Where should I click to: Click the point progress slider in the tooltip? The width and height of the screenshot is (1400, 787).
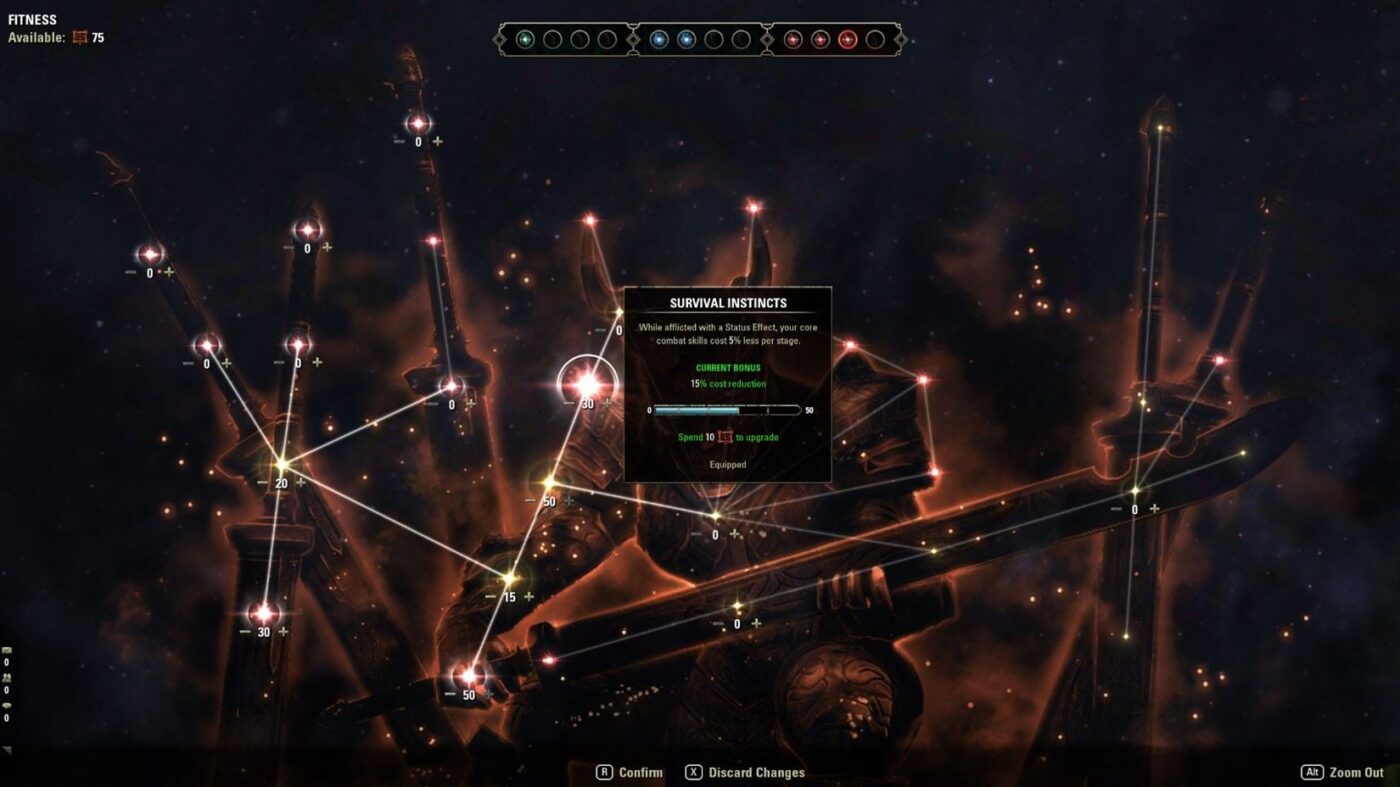727,409
